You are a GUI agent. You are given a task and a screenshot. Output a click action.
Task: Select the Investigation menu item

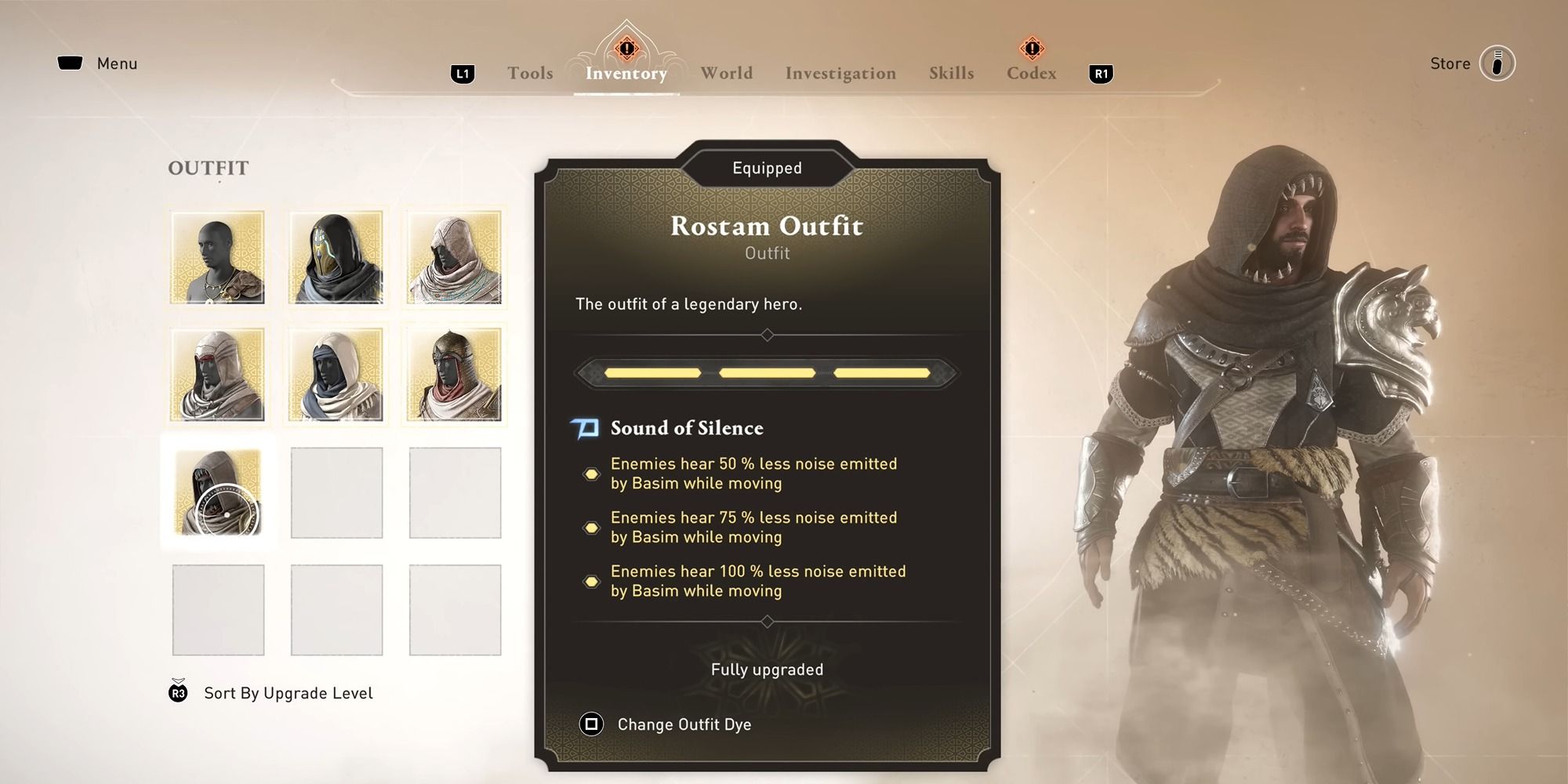840,73
